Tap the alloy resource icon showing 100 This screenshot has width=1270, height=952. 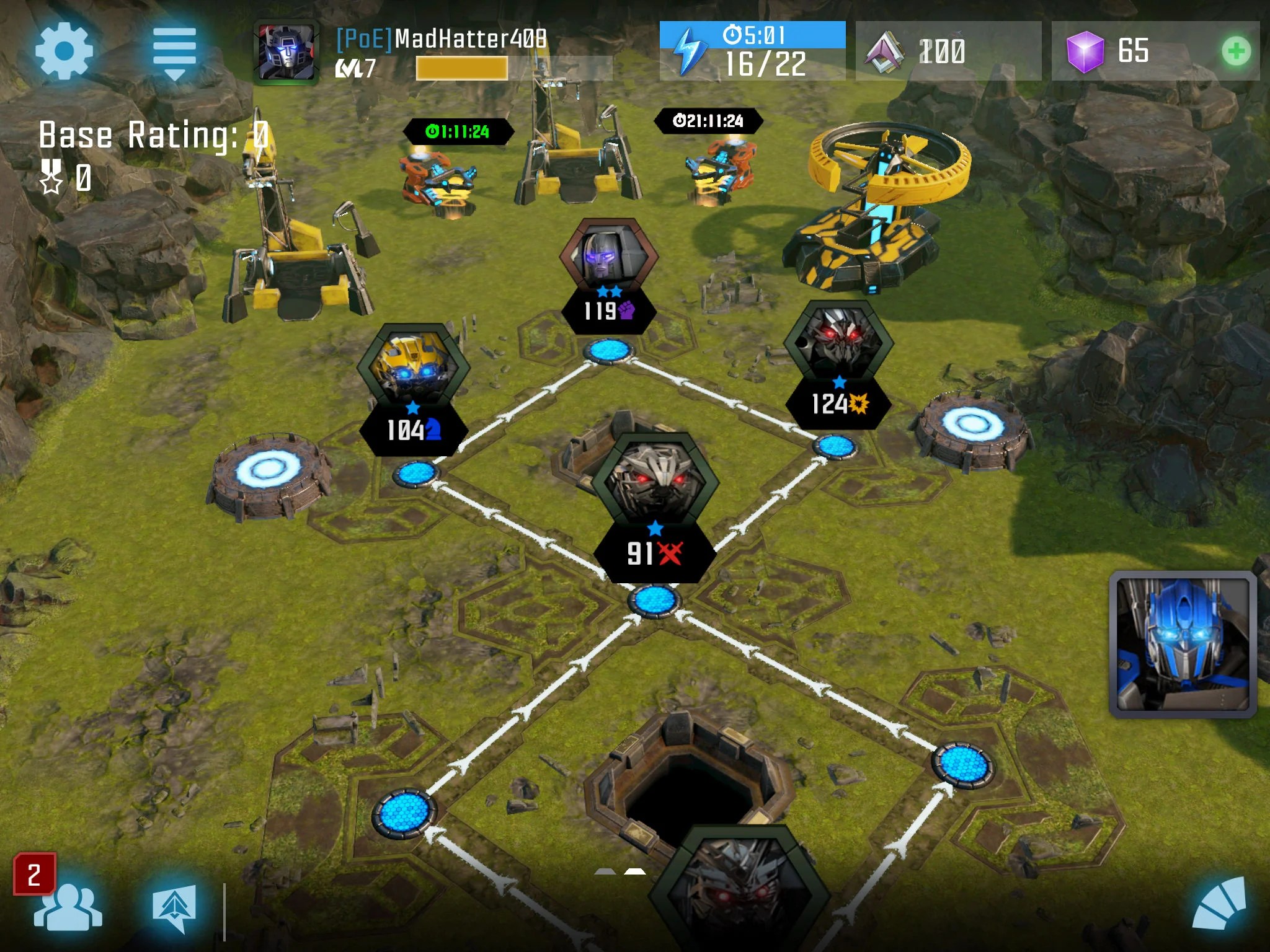coord(886,50)
